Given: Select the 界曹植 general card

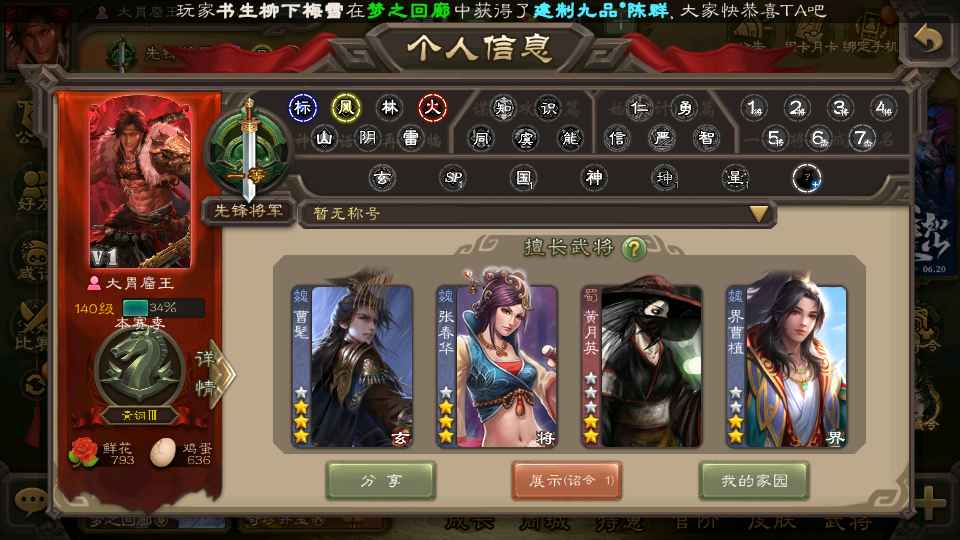Looking at the screenshot, I should point(787,366).
